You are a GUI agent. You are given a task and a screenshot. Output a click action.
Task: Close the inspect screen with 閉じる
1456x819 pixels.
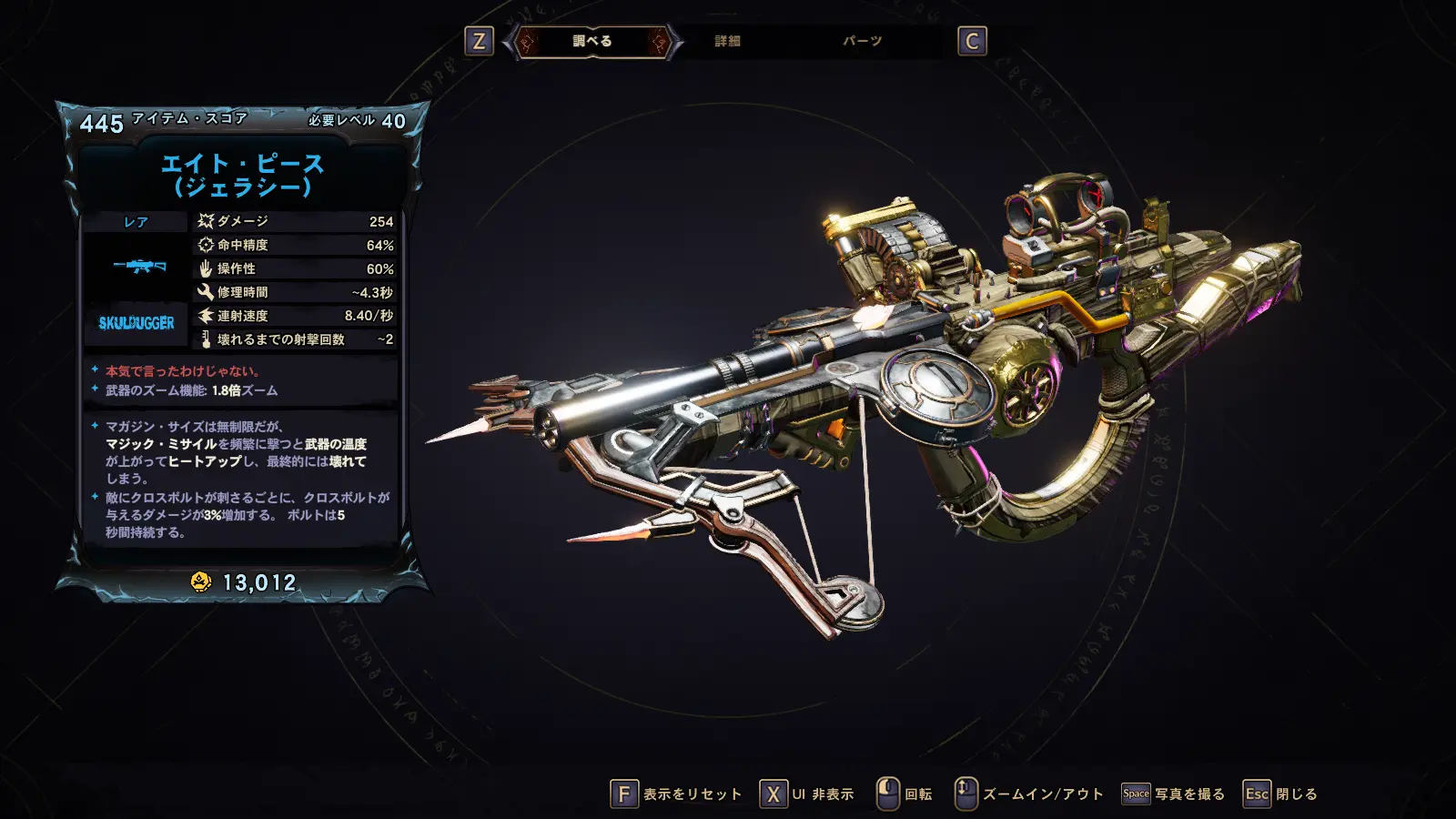click(1280, 794)
